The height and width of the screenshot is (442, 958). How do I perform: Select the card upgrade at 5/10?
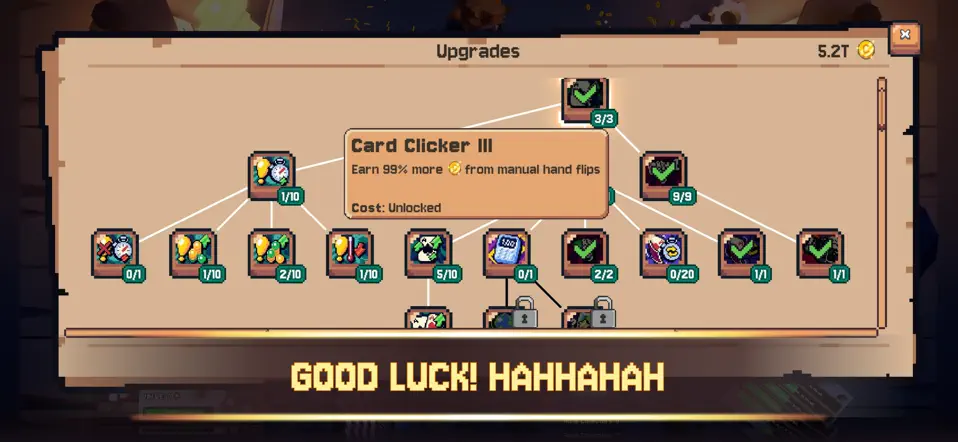pyautogui.click(x=428, y=253)
